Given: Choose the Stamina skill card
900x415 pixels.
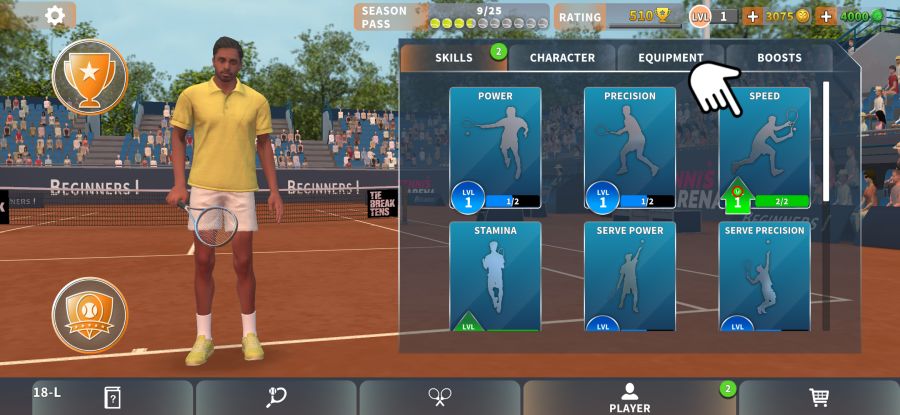Looking at the screenshot, I should (x=495, y=276).
